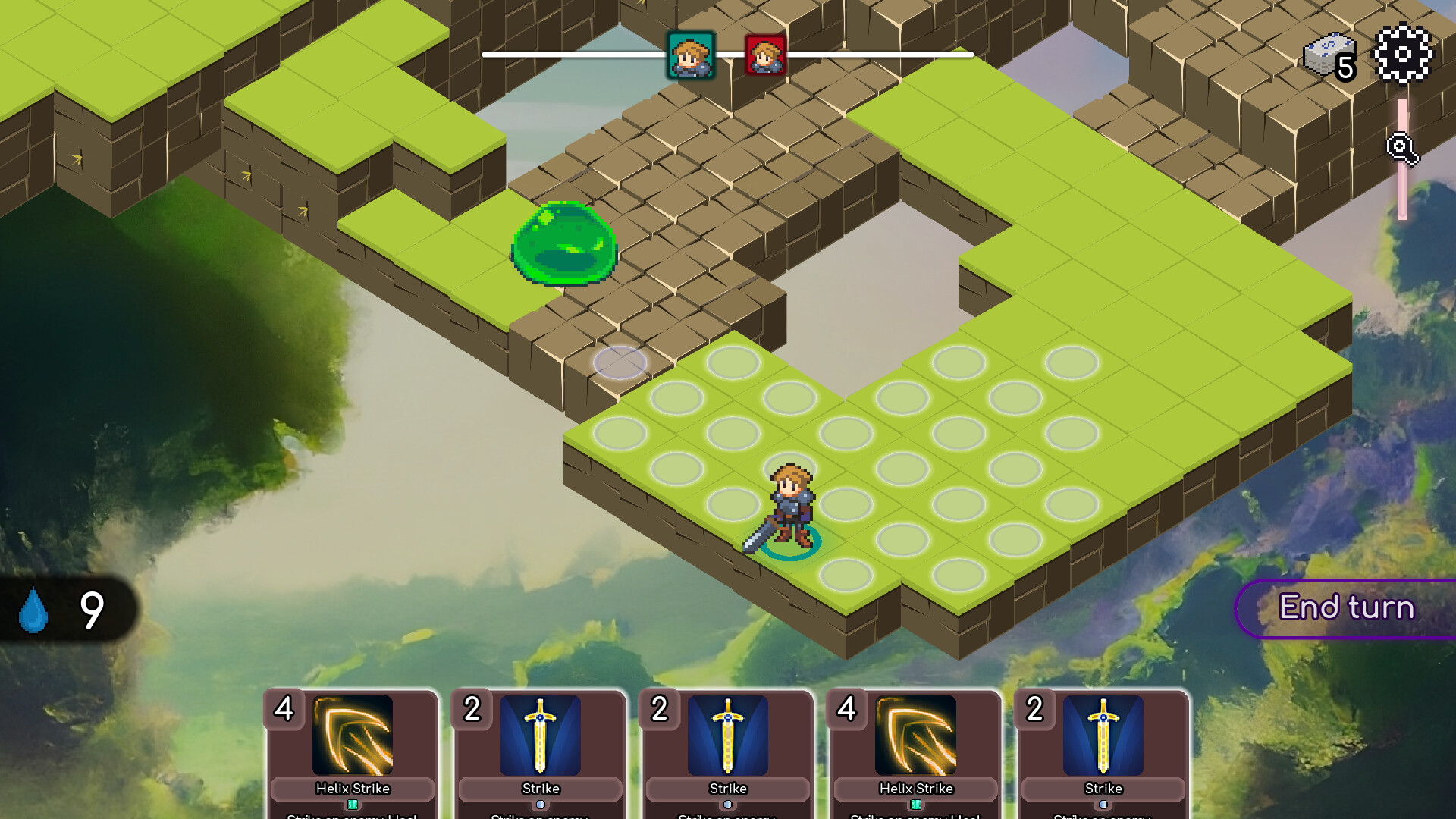The width and height of the screenshot is (1456, 819).
Task: Select the first Helix Strike card
Action: tap(353, 751)
